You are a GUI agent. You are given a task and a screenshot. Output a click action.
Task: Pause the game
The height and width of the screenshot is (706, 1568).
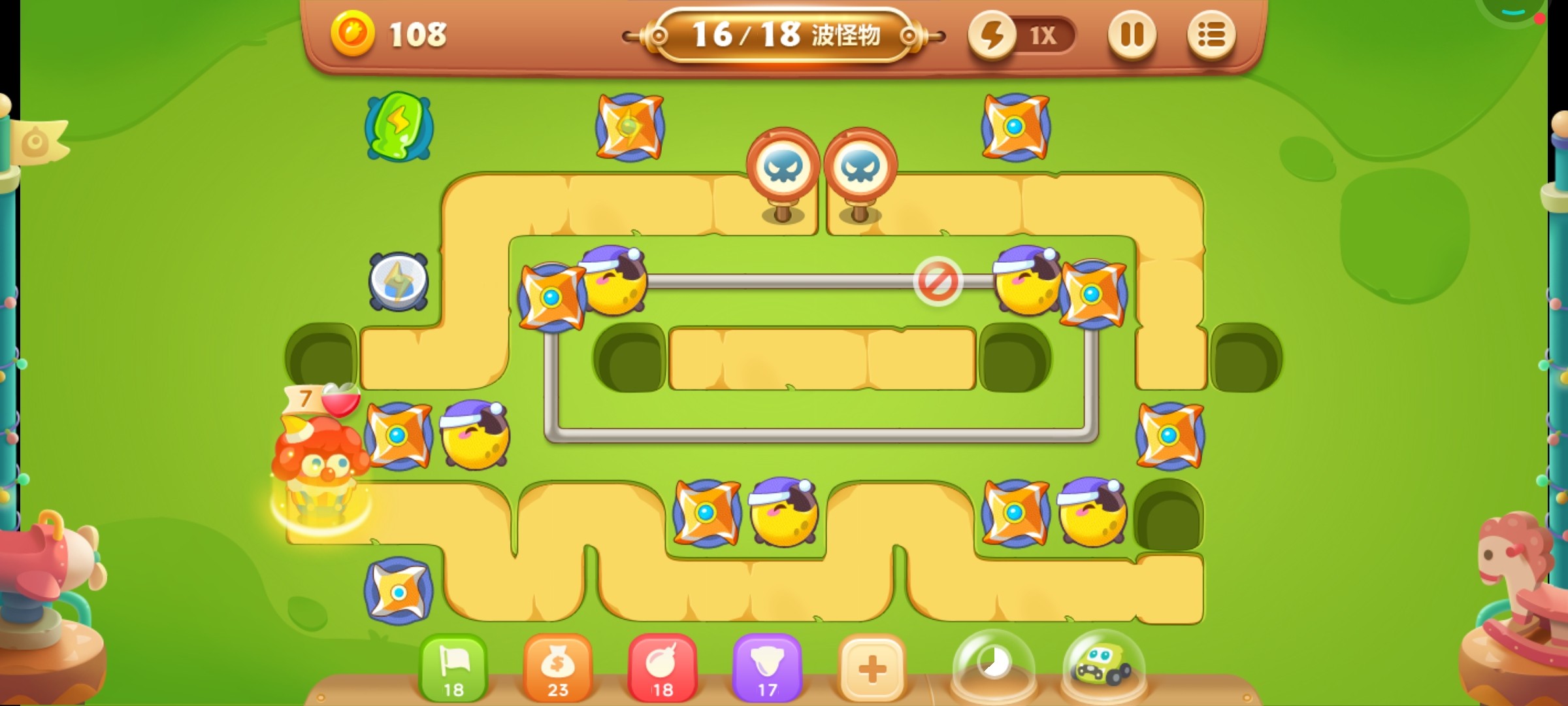pyautogui.click(x=1134, y=36)
